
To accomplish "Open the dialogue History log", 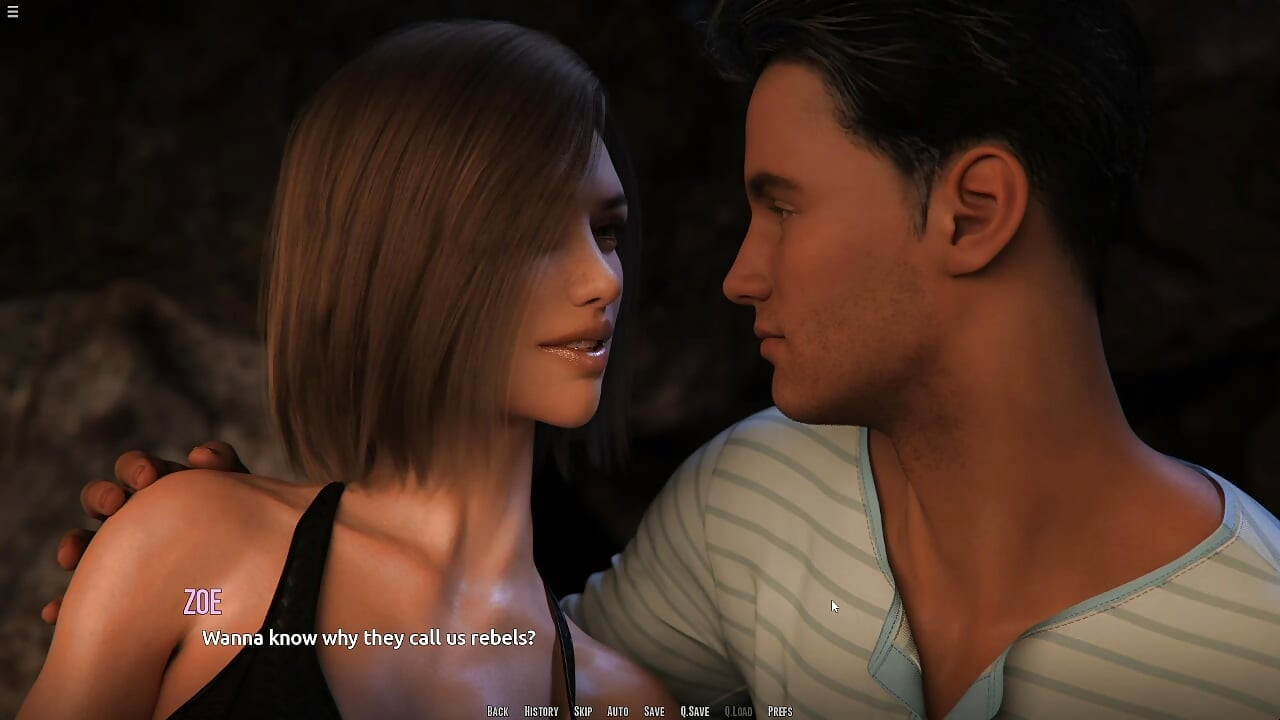I will coord(541,711).
